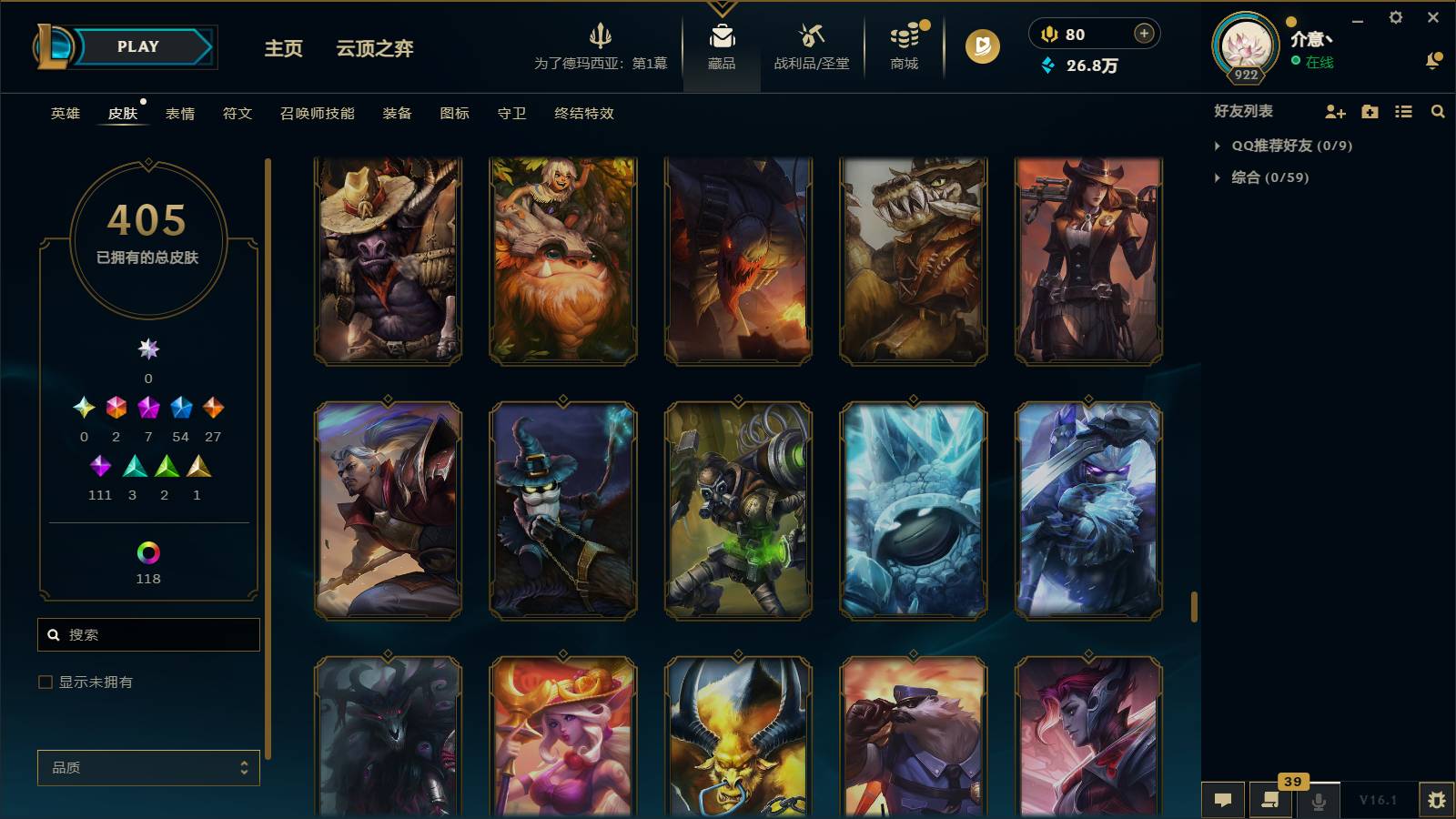
Task: Mute the microphone at bottom right
Action: point(1317,801)
